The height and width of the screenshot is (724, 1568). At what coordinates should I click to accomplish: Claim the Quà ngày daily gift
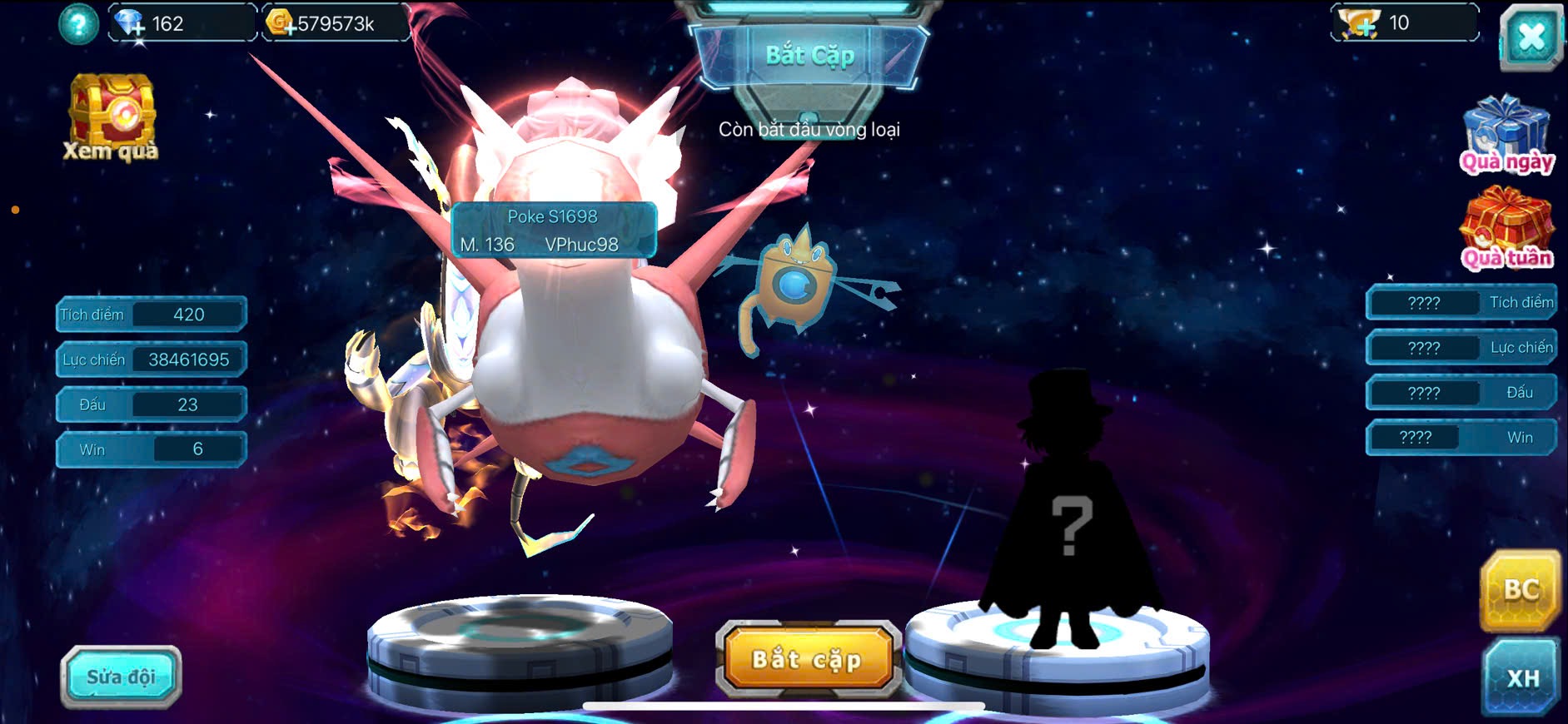click(x=1507, y=134)
